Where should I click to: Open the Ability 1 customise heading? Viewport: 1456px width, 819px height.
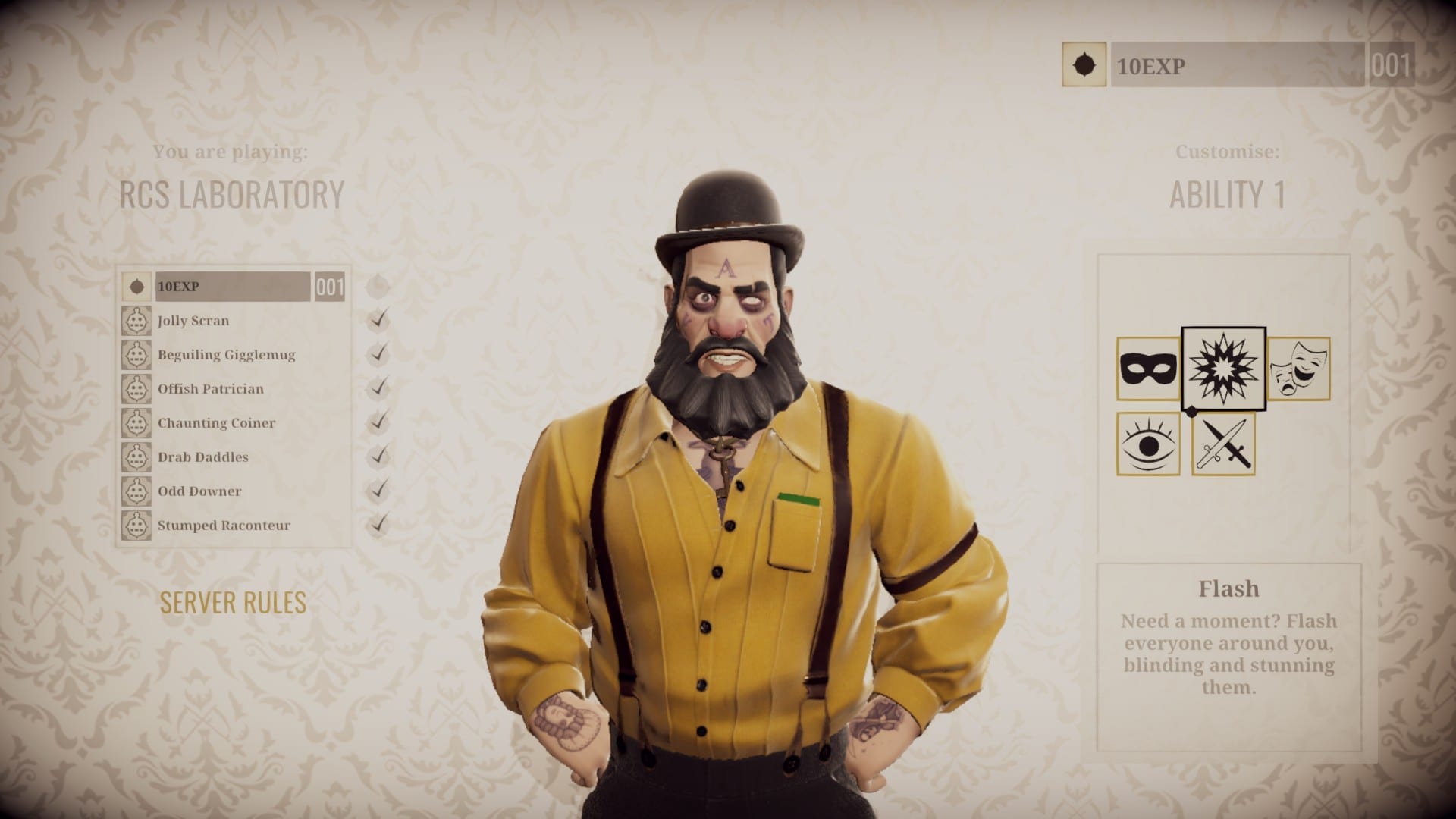(x=1227, y=195)
